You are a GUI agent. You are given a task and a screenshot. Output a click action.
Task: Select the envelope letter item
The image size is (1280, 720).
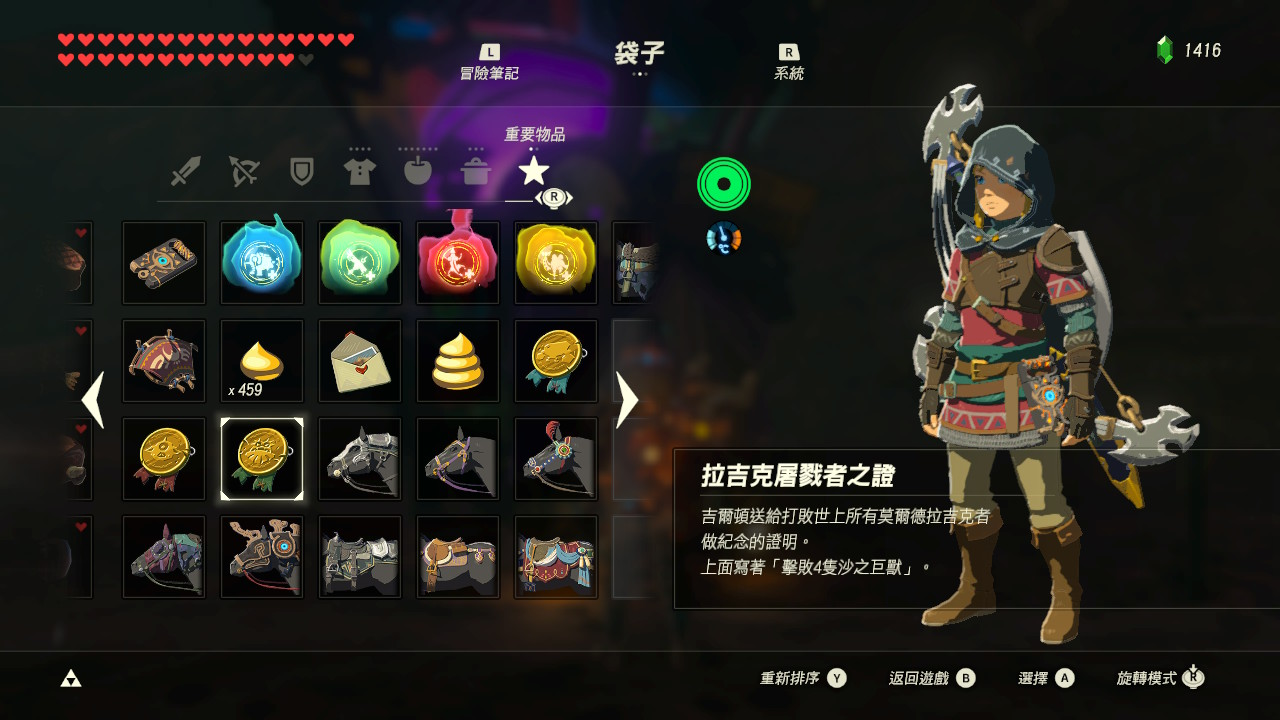(359, 361)
